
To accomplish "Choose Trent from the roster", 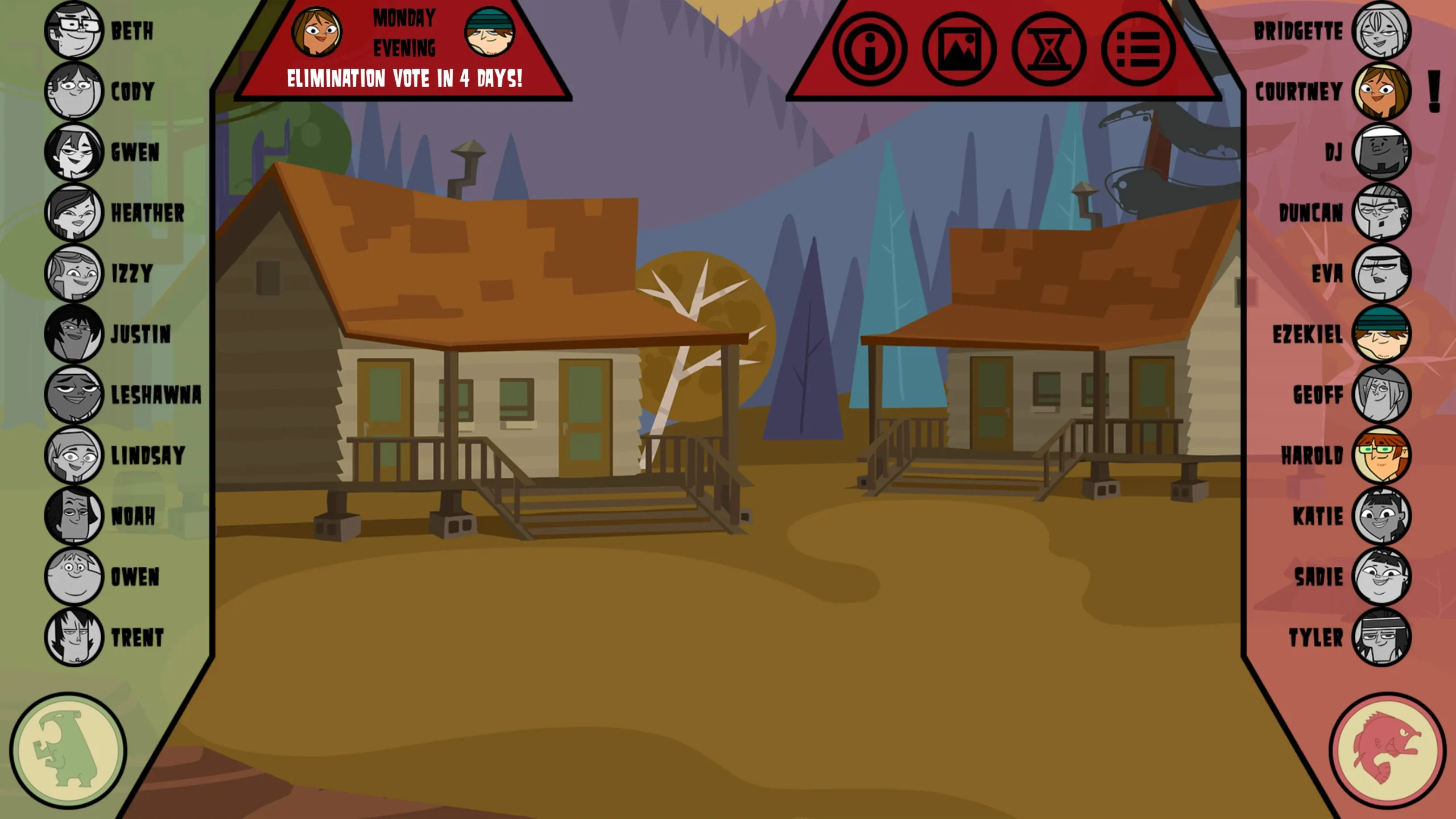I will tap(74, 637).
